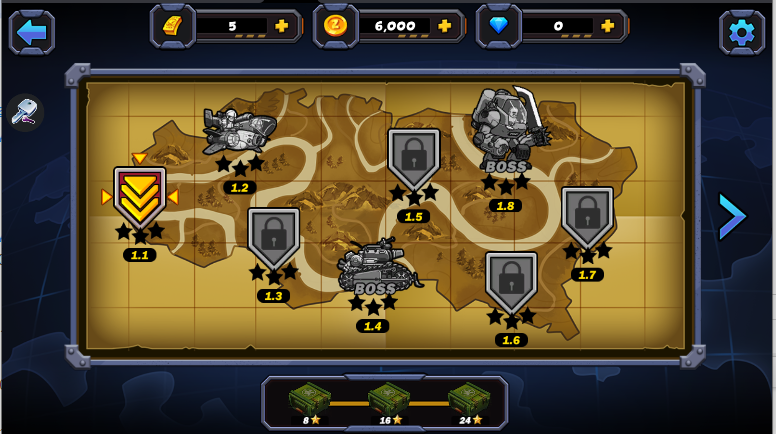The height and width of the screenshot is (434, 776).
Task: Select level 1.1 gold chevron badge
Action: point(140,197)
